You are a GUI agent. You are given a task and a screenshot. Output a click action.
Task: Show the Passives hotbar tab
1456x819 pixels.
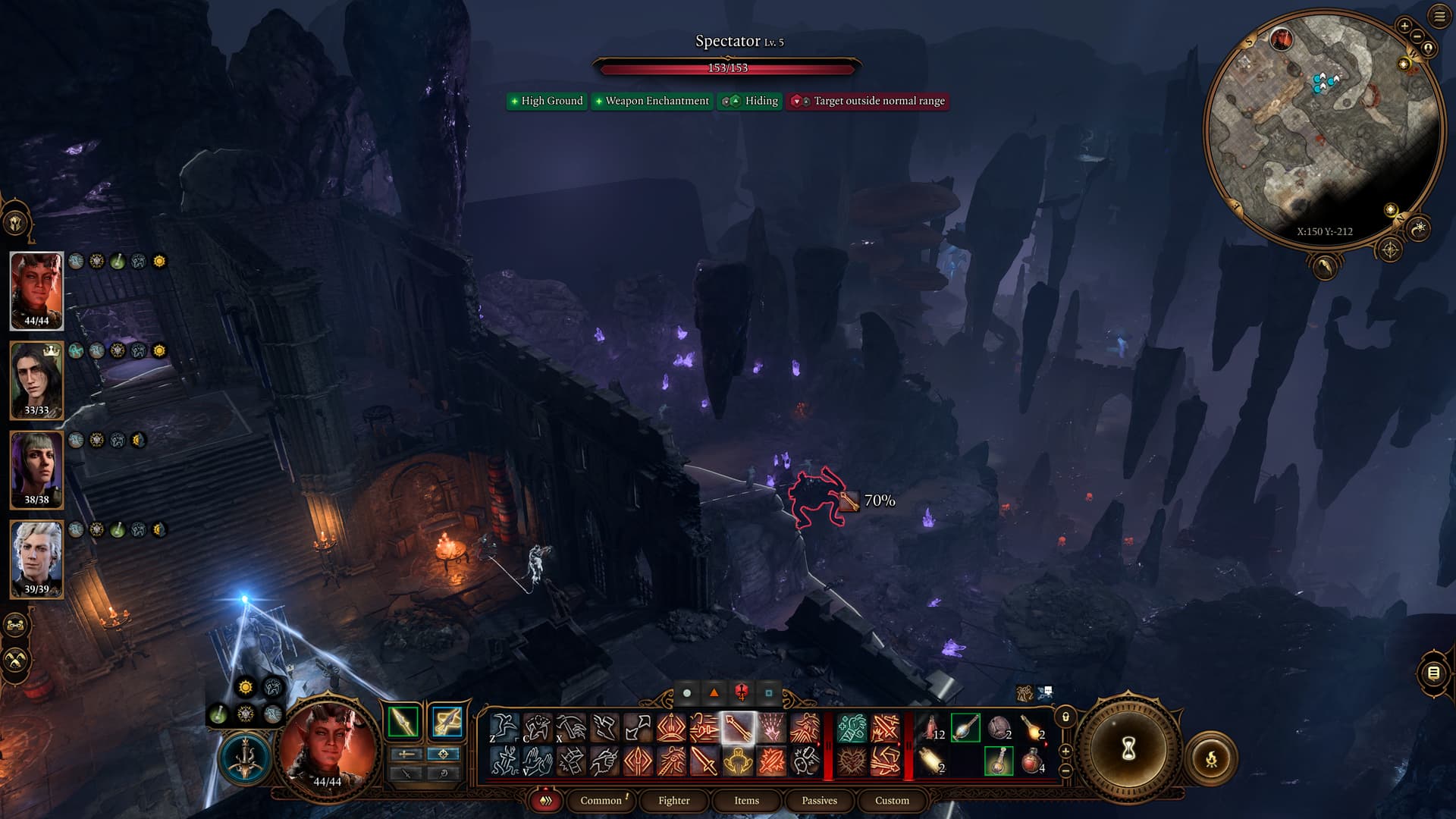819,800
